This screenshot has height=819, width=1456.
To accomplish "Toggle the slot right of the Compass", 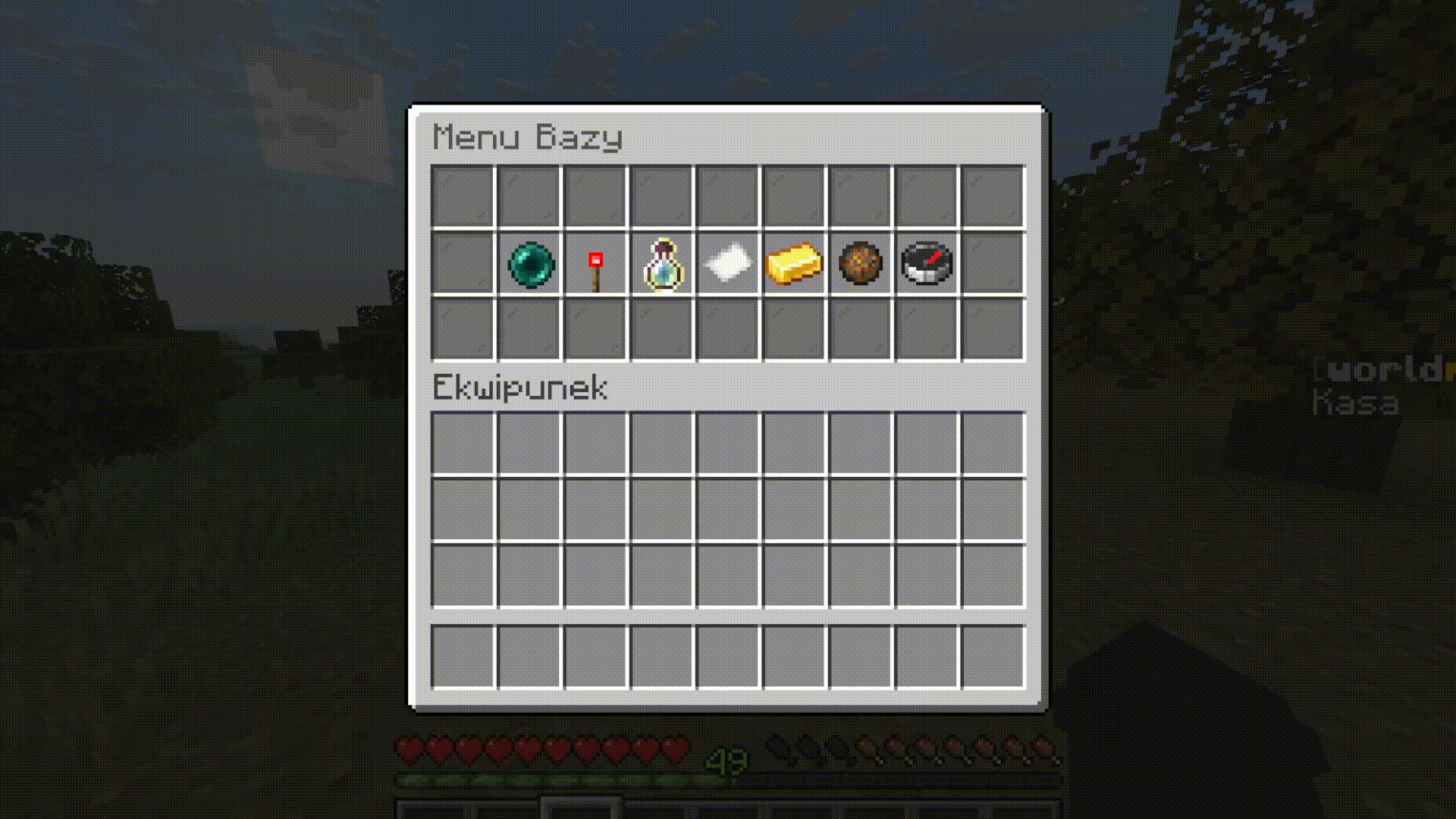I will (990, 263).
